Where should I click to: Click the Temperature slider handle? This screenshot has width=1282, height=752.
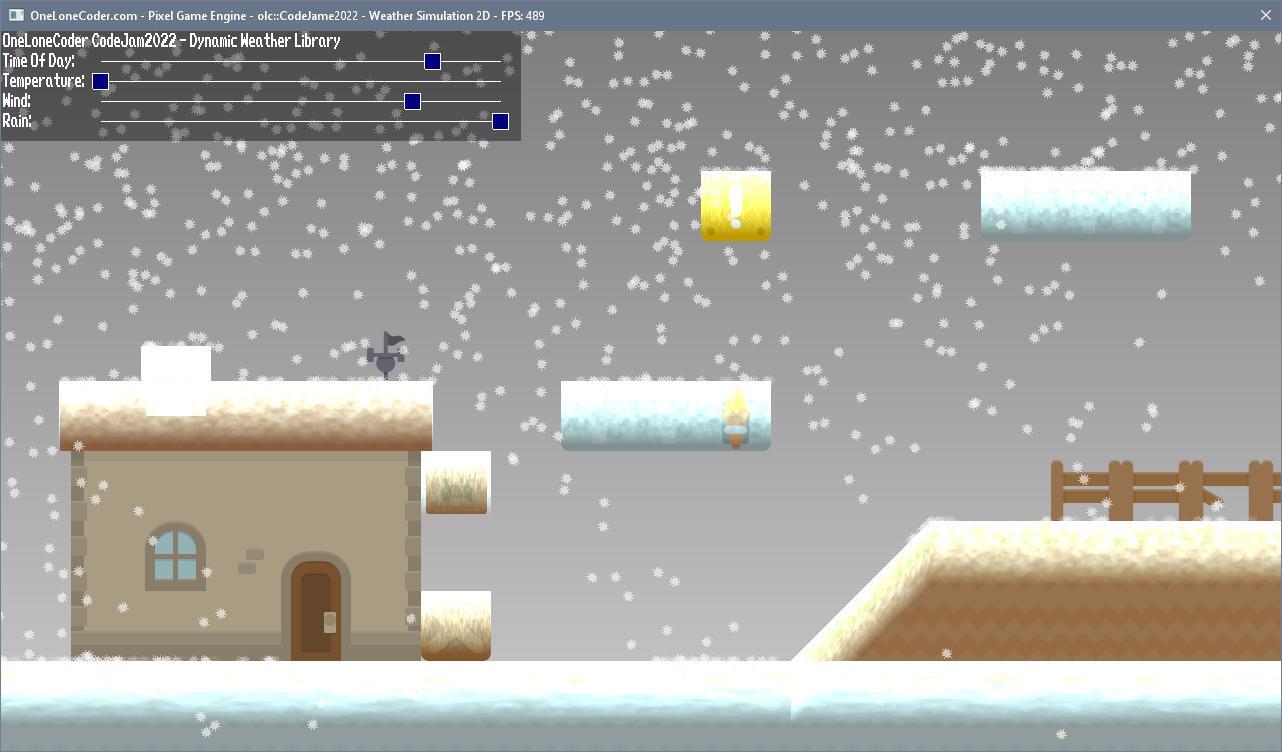click(x=100, y=81)
